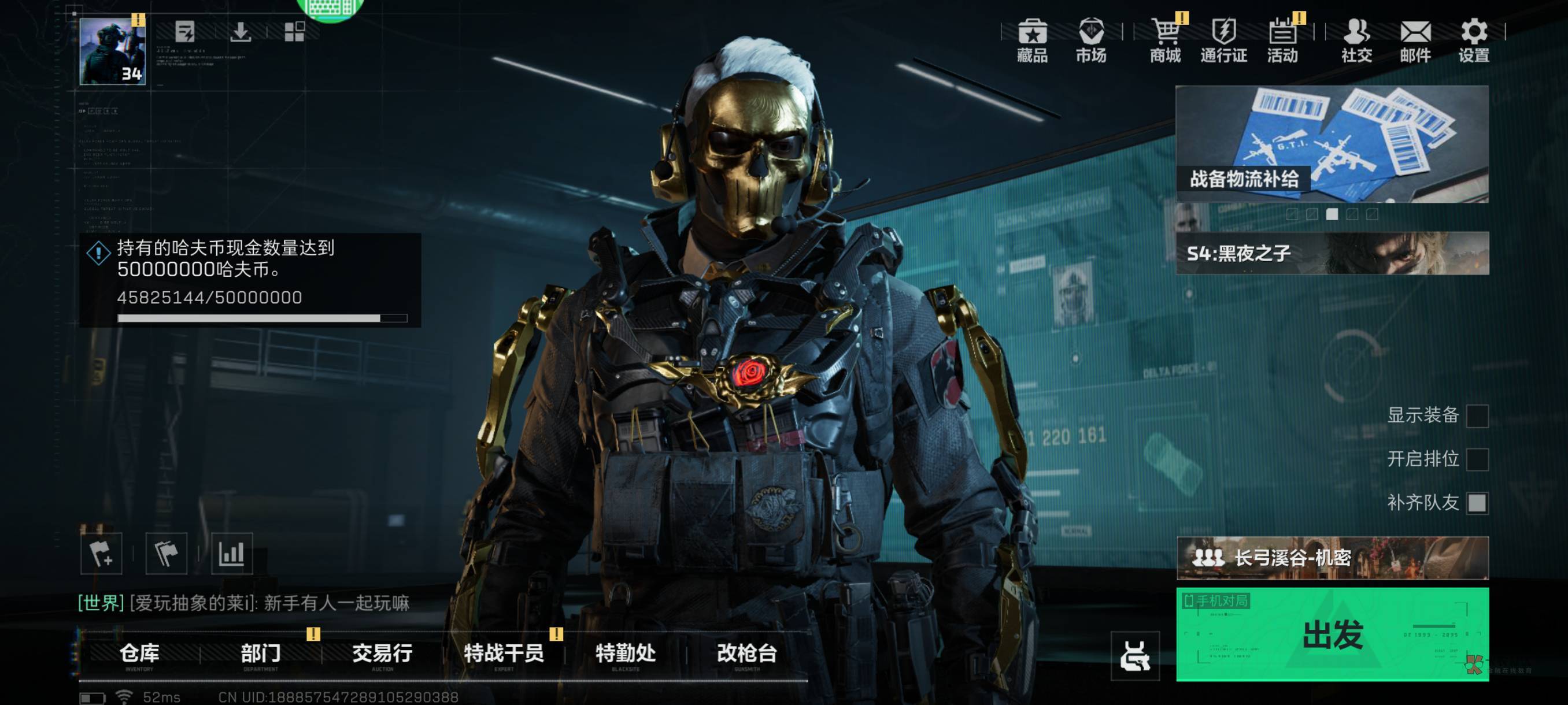This screenshot has width=1568, height=705.
Task: Open the 战备物流补给 promo banner
Action: tap(1332, 143)
